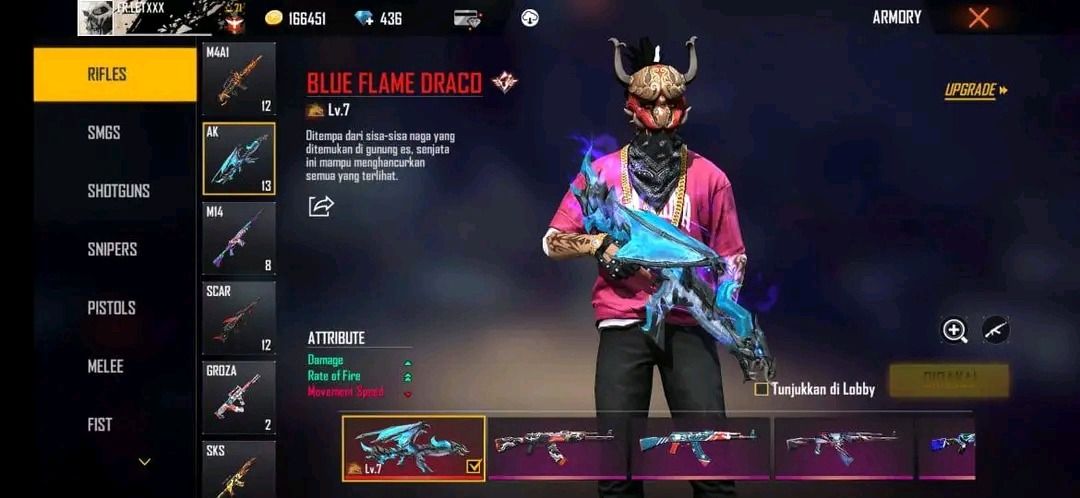The width and height of the screenshot is (1080, 498).
Task: Click the magnifier zoom icon
Action: pos(955,331)
